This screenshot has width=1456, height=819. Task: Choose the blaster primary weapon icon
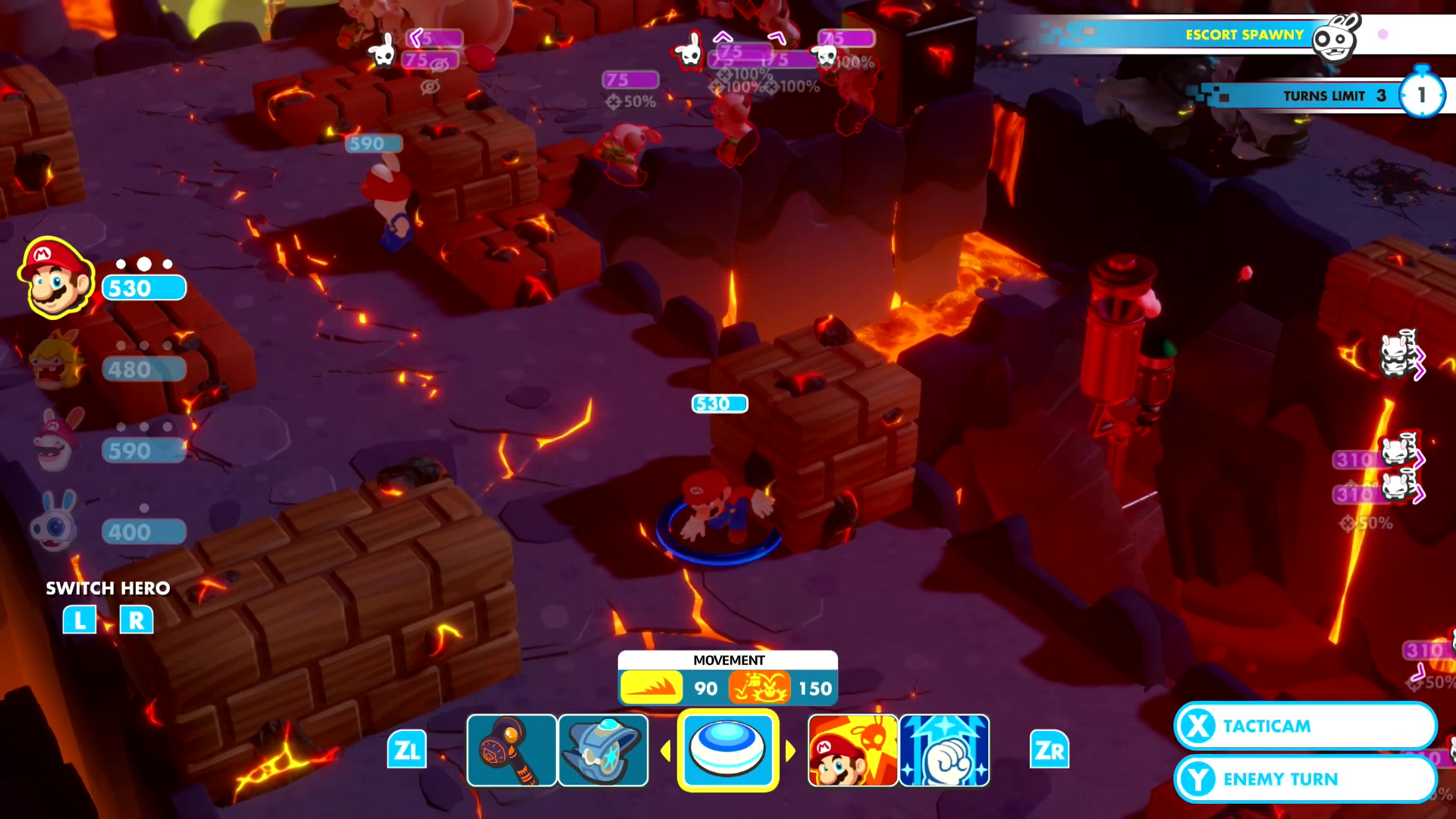[603, 750]
